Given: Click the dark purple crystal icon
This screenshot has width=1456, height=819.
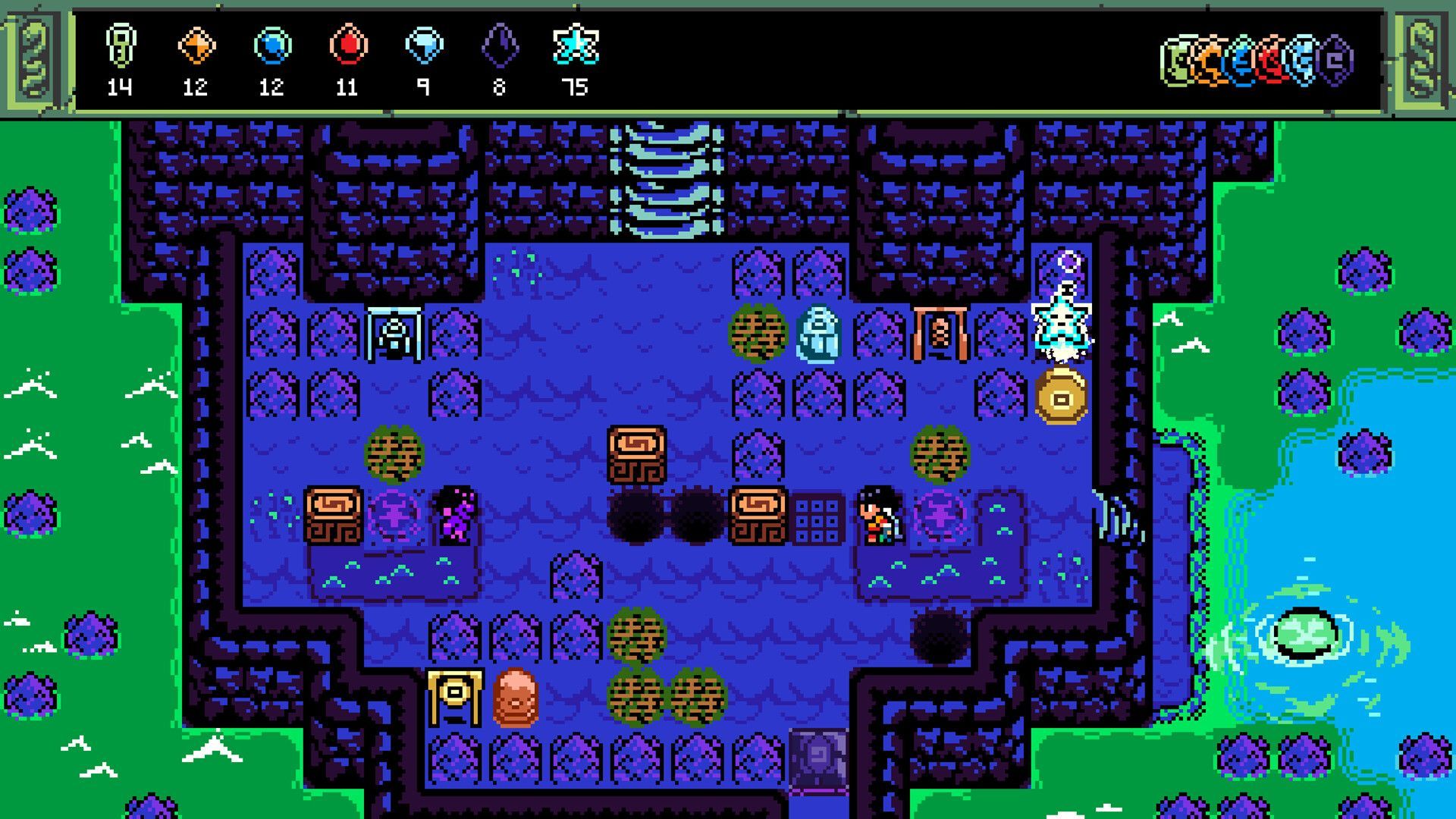Looking at the screenshot, I should pyautogui.click(x=500, y=45).
